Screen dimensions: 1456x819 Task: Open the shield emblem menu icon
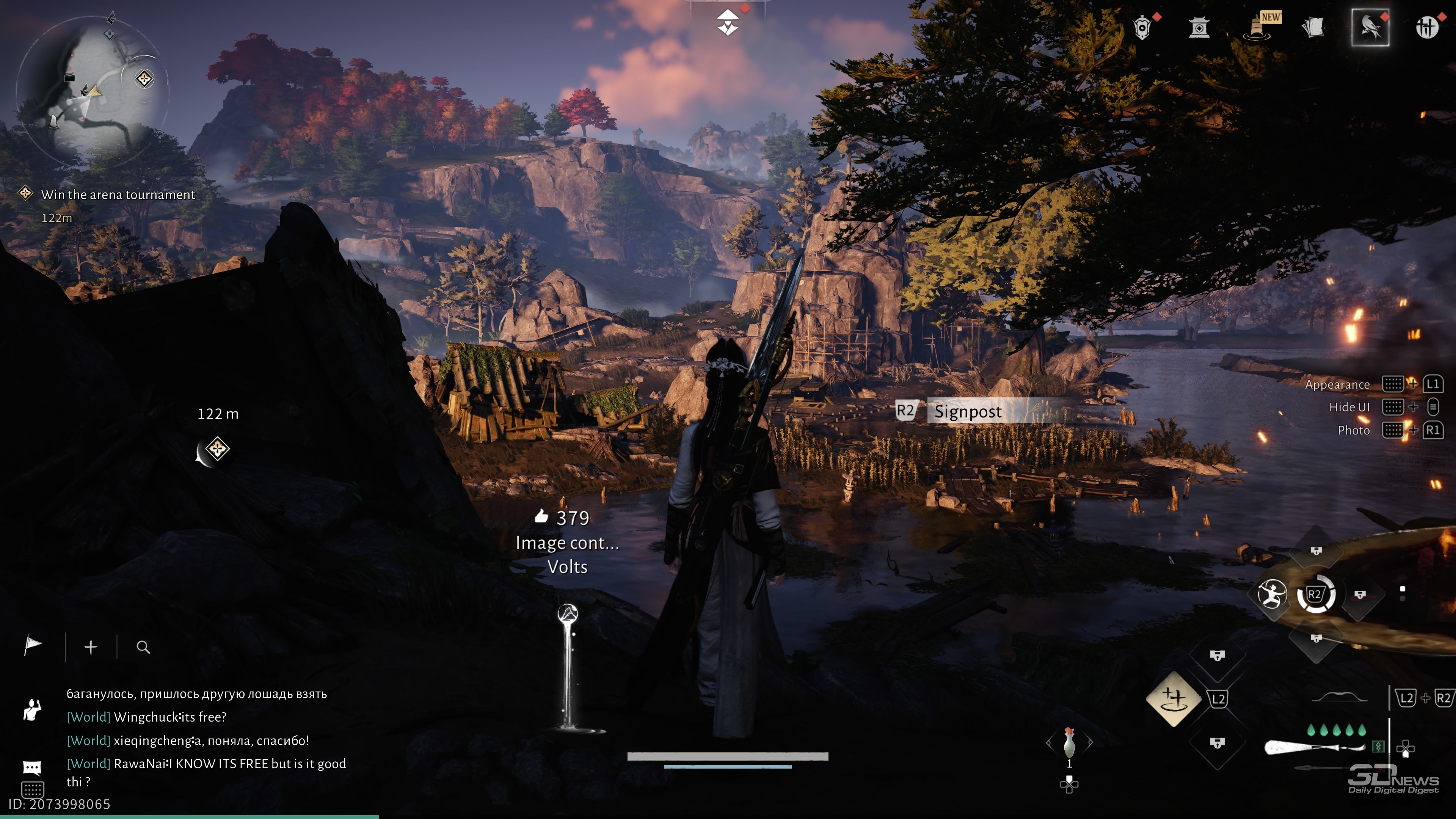(1142, 27)
